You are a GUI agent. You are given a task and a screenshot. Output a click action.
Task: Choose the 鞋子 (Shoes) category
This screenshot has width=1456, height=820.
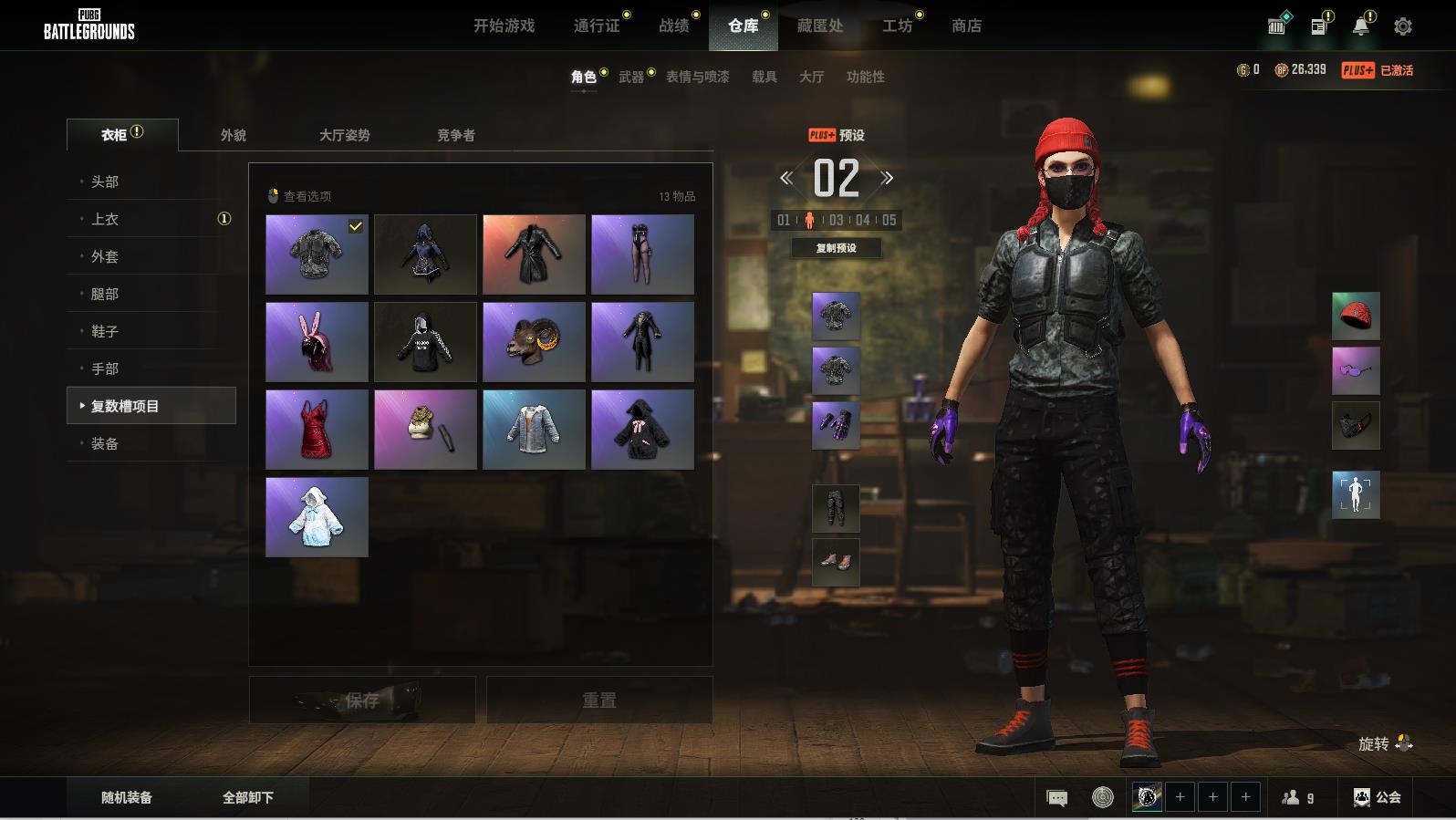point(105,331)
